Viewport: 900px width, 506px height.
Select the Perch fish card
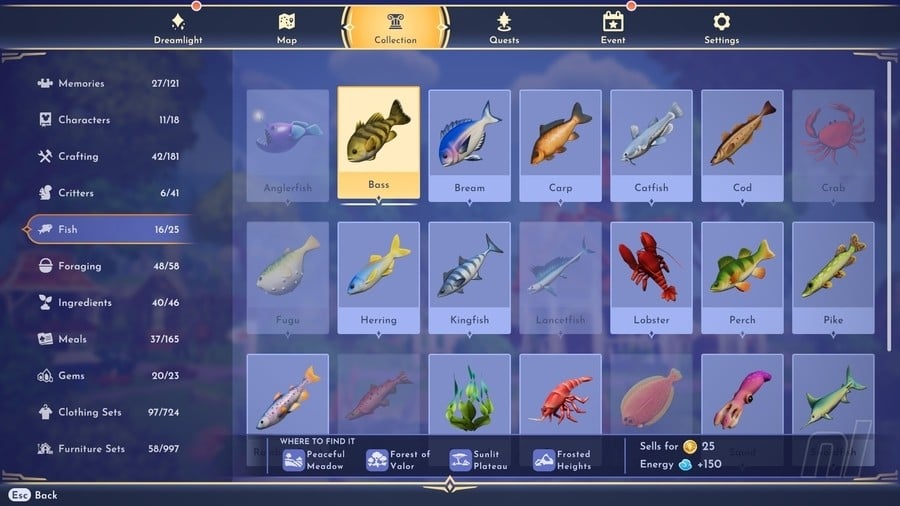click(x=742, y=276)
